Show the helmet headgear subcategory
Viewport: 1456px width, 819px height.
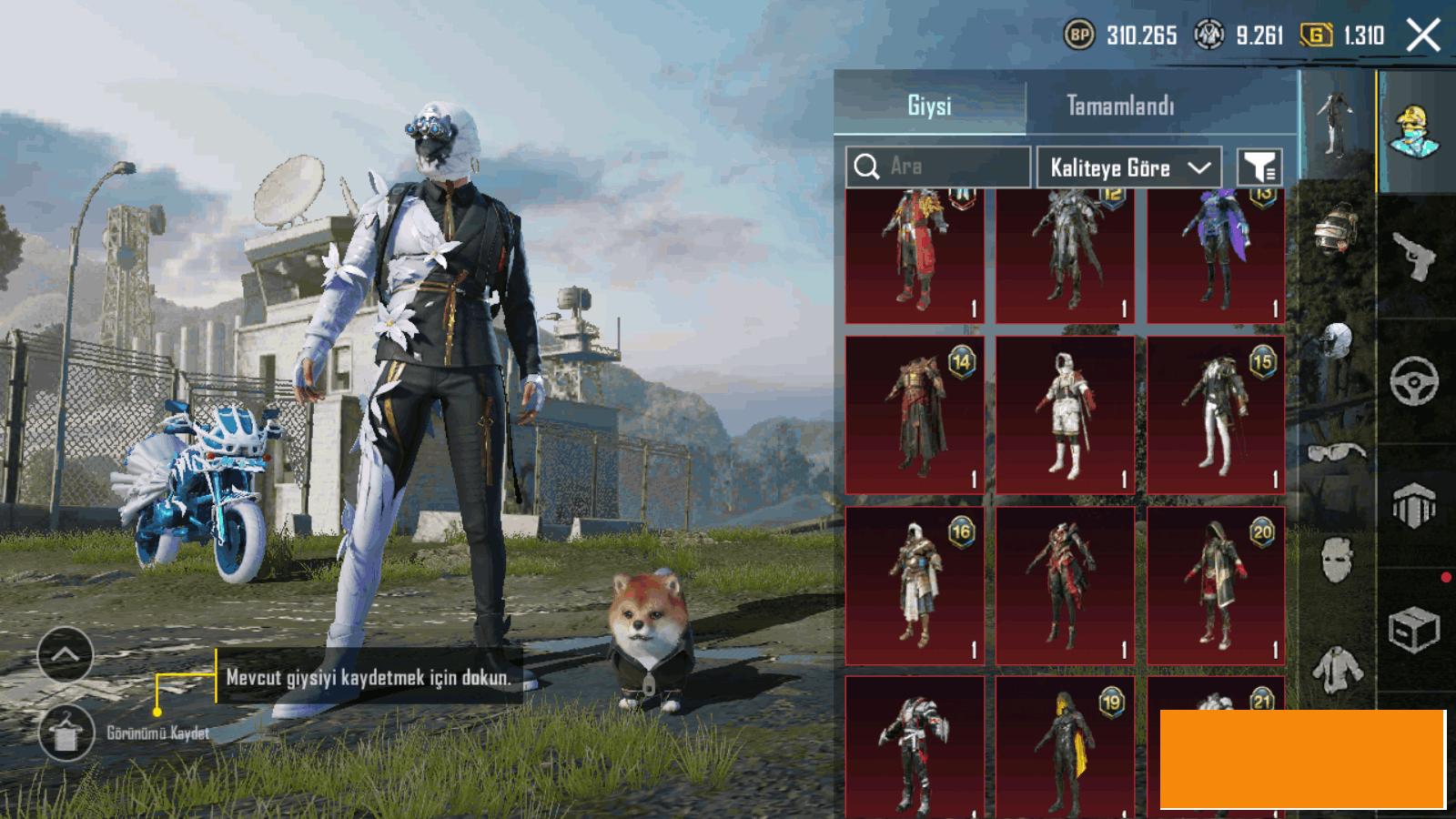[x=1336, y=227]
